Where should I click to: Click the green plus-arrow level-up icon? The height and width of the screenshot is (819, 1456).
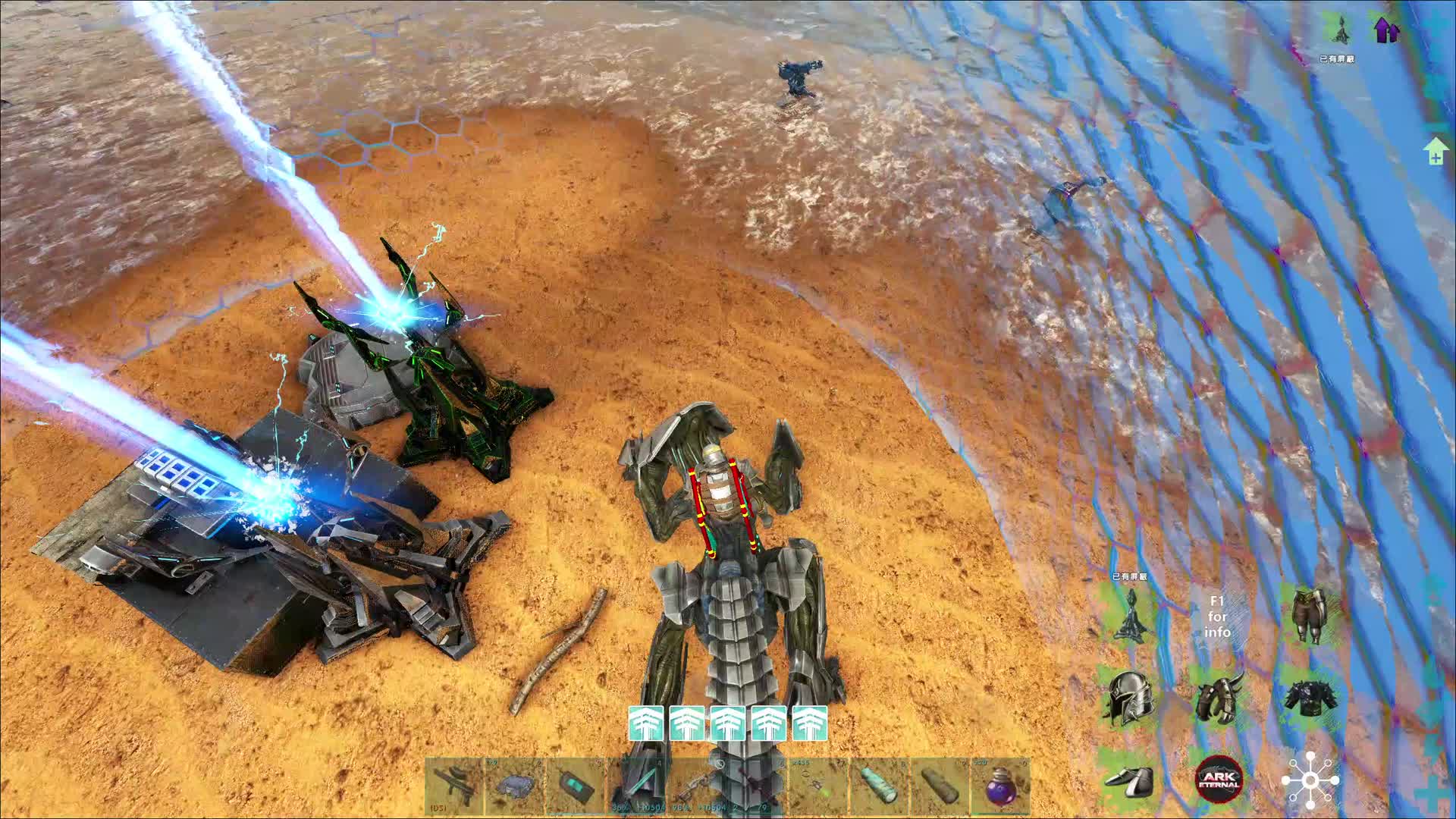[x=1435, y=151]
